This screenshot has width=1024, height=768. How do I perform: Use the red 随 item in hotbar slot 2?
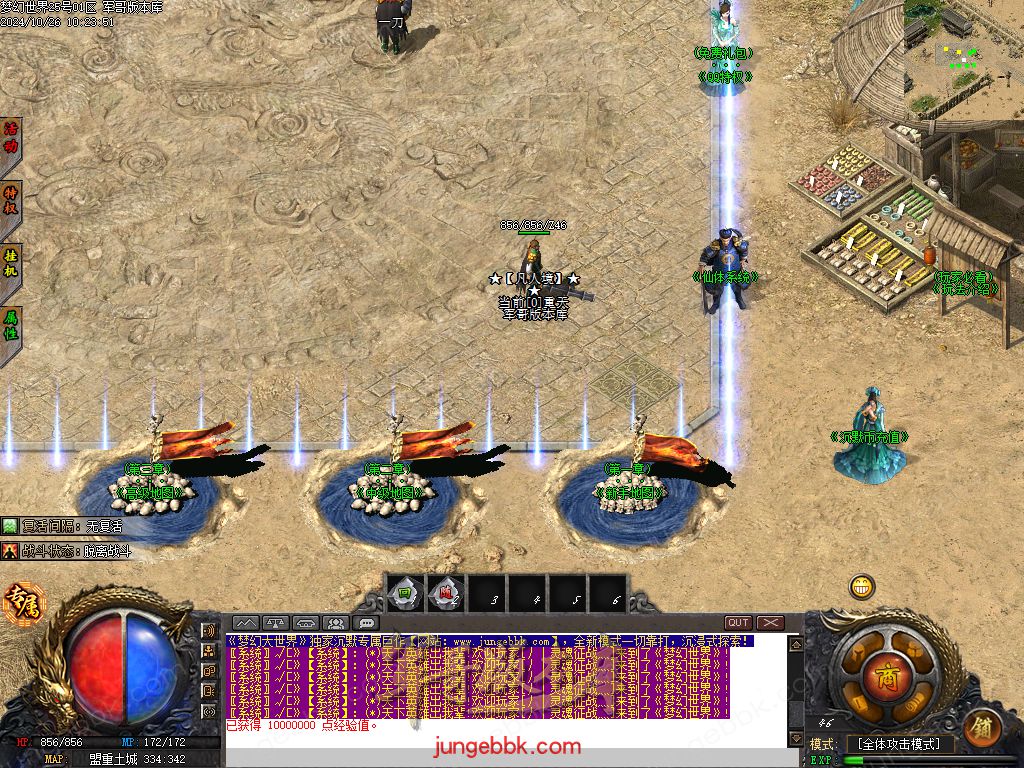click(x=444, y=592)
